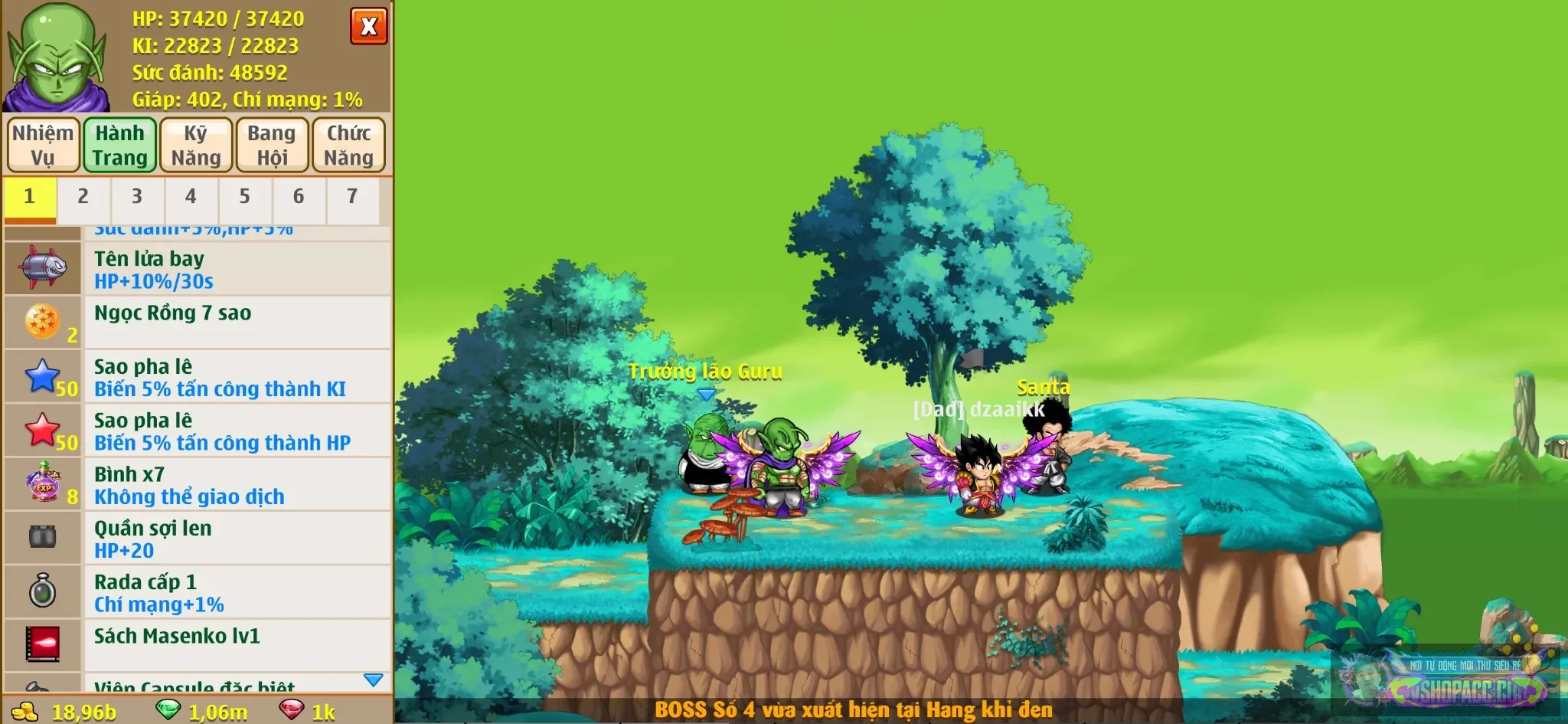Open inventory page 4
Viewport: 1568px width, 724px height.
(x=191, y=197)
